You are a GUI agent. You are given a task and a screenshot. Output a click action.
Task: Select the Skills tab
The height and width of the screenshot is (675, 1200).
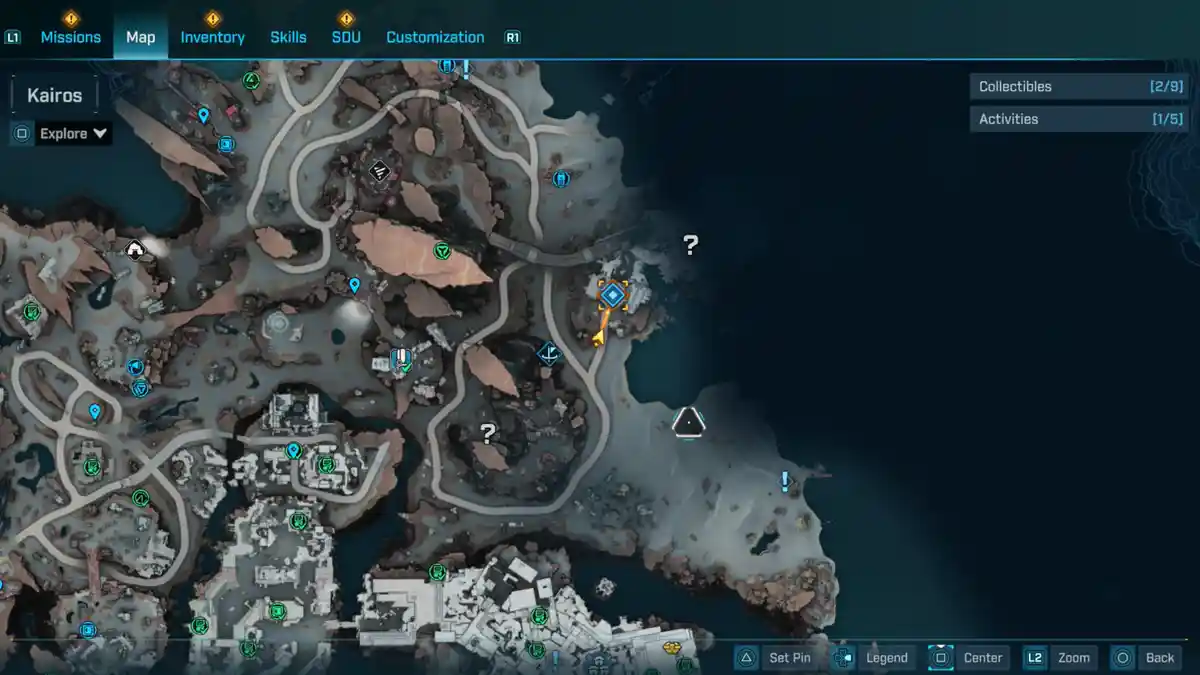pos(288,37)
